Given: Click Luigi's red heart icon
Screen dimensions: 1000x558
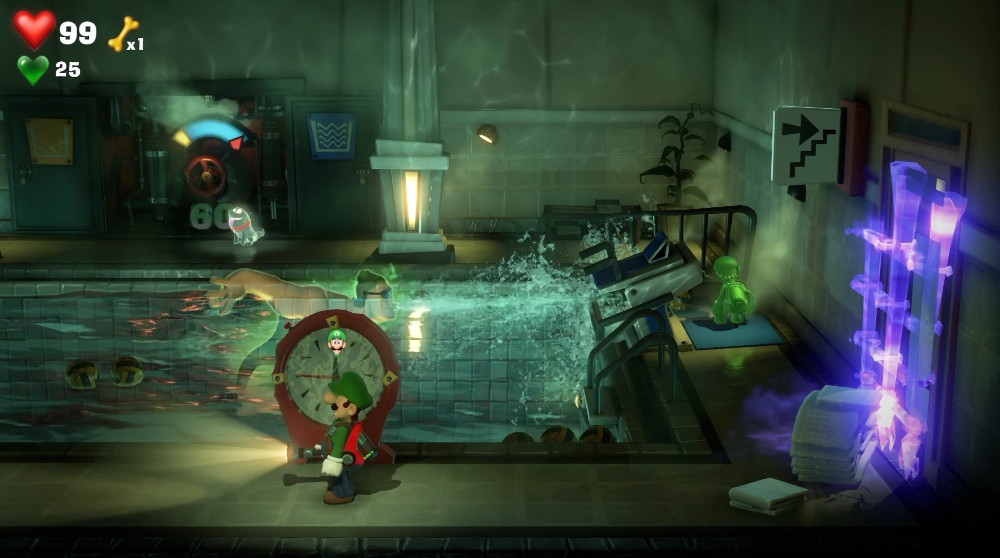Looking at the screenshot, I should [x=34, y=29].
